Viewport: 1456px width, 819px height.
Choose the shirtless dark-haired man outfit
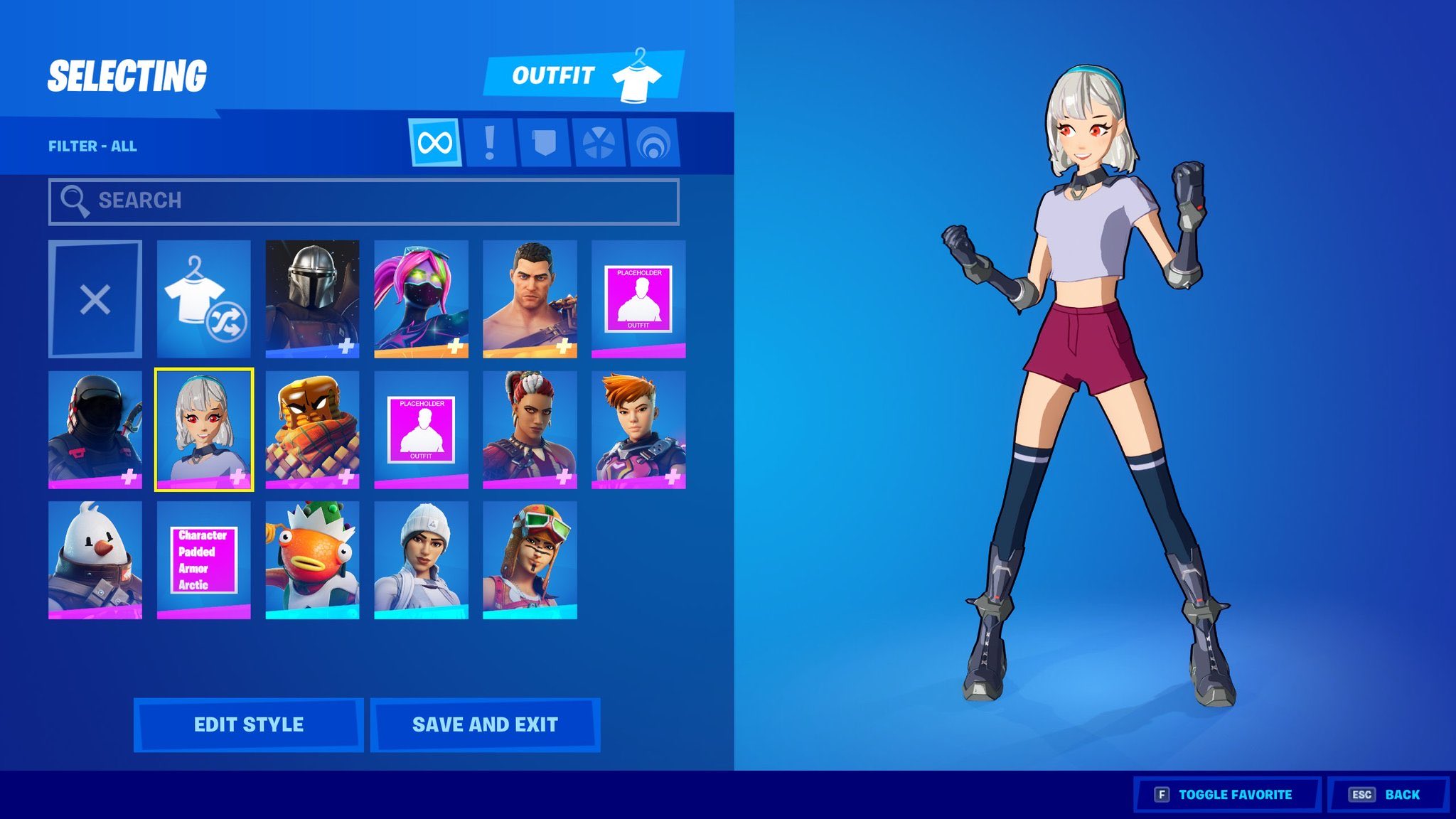(530, 299)
